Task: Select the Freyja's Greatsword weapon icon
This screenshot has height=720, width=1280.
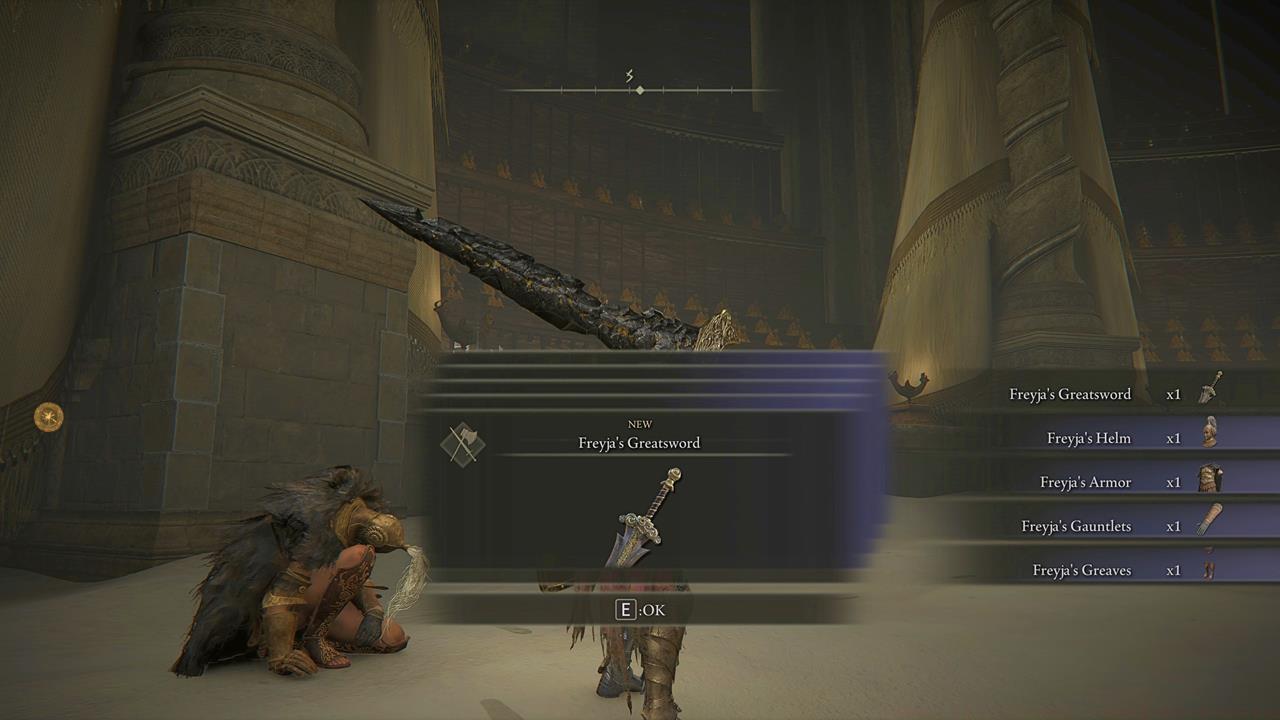Action: pyautogui.click(x=1210, y=393)
